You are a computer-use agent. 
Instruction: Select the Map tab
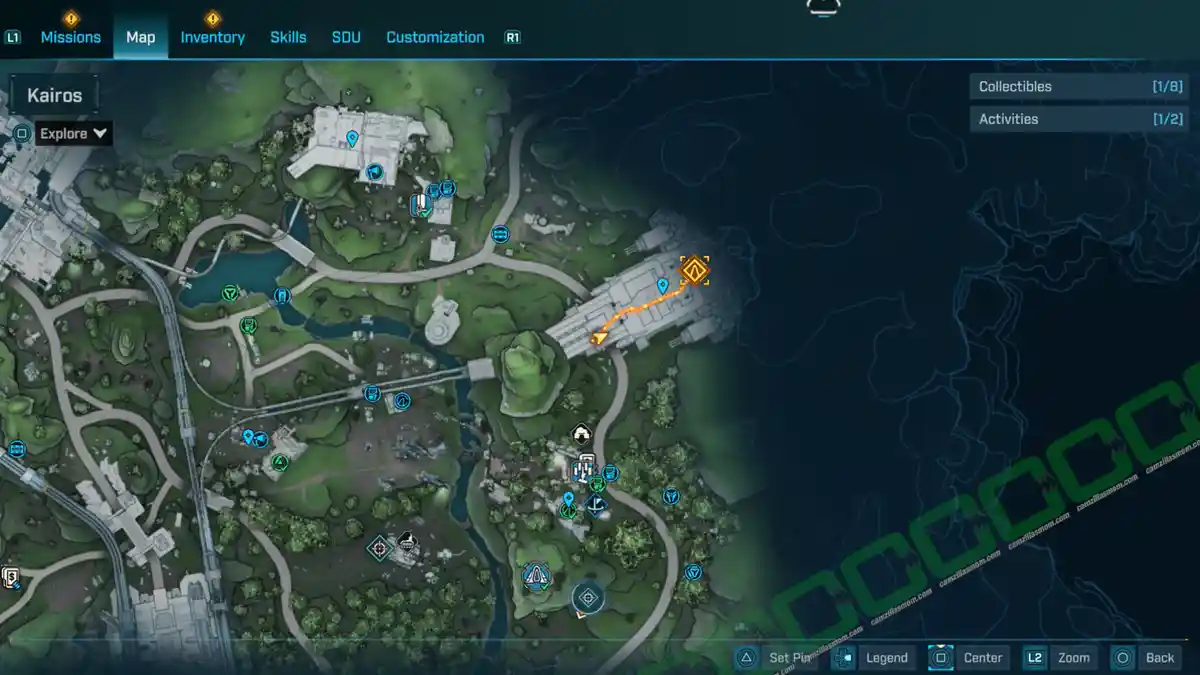(x=140, y=37)
